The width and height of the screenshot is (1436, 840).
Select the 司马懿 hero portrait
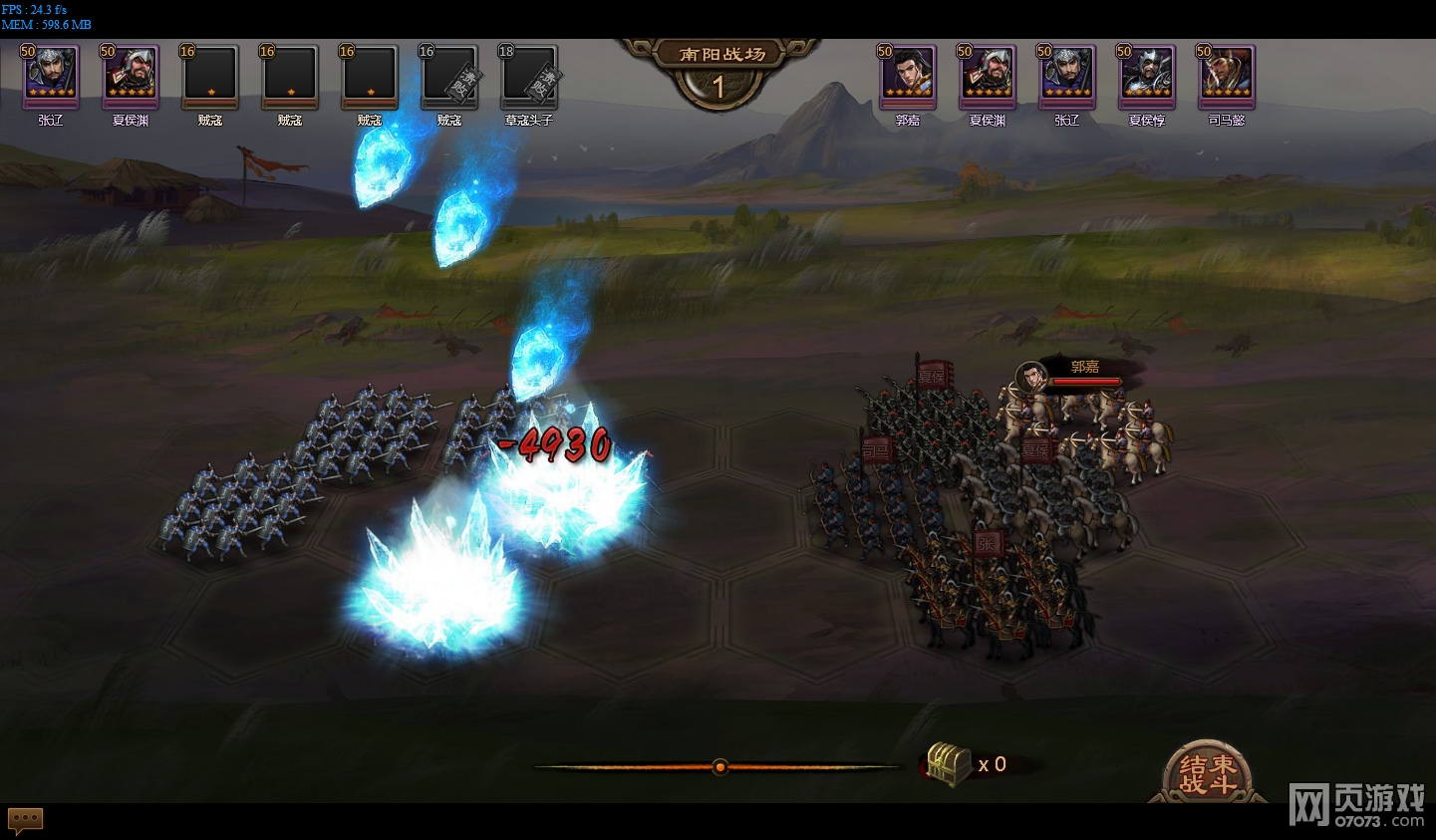click(1226, 75)
